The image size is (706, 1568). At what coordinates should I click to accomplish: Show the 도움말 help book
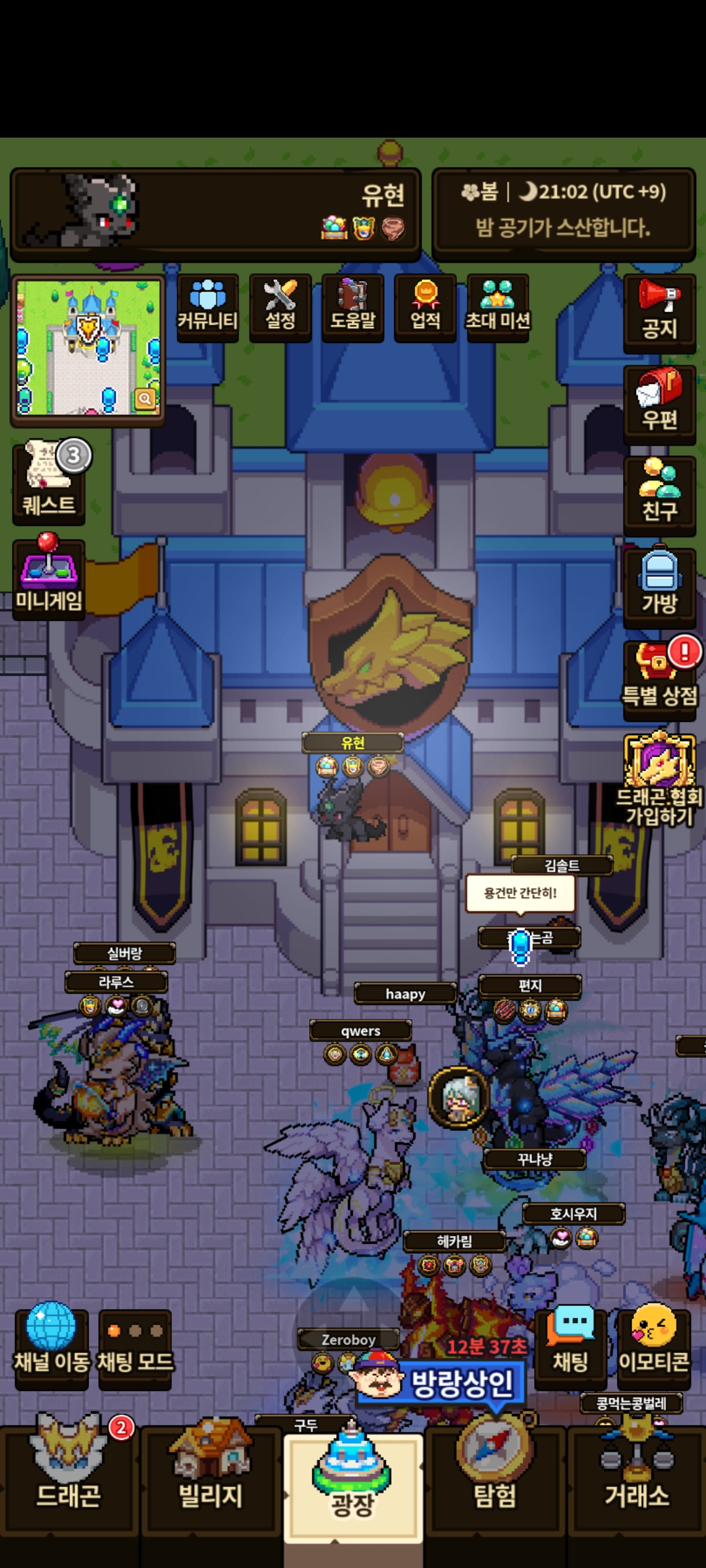click(x=353, y=306)
